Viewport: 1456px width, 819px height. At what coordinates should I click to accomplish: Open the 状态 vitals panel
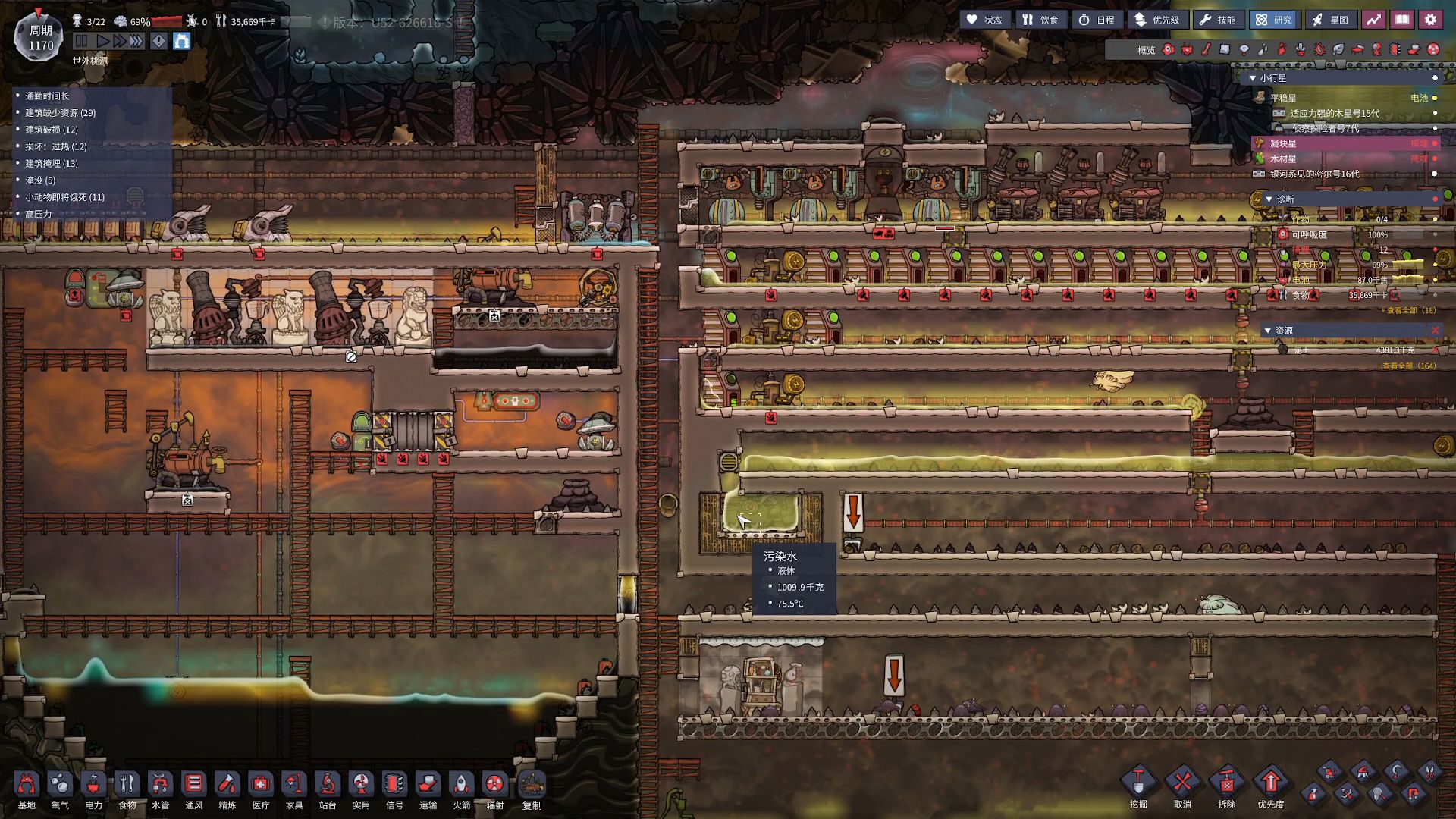pyautogui.click(x=984, y=20)
